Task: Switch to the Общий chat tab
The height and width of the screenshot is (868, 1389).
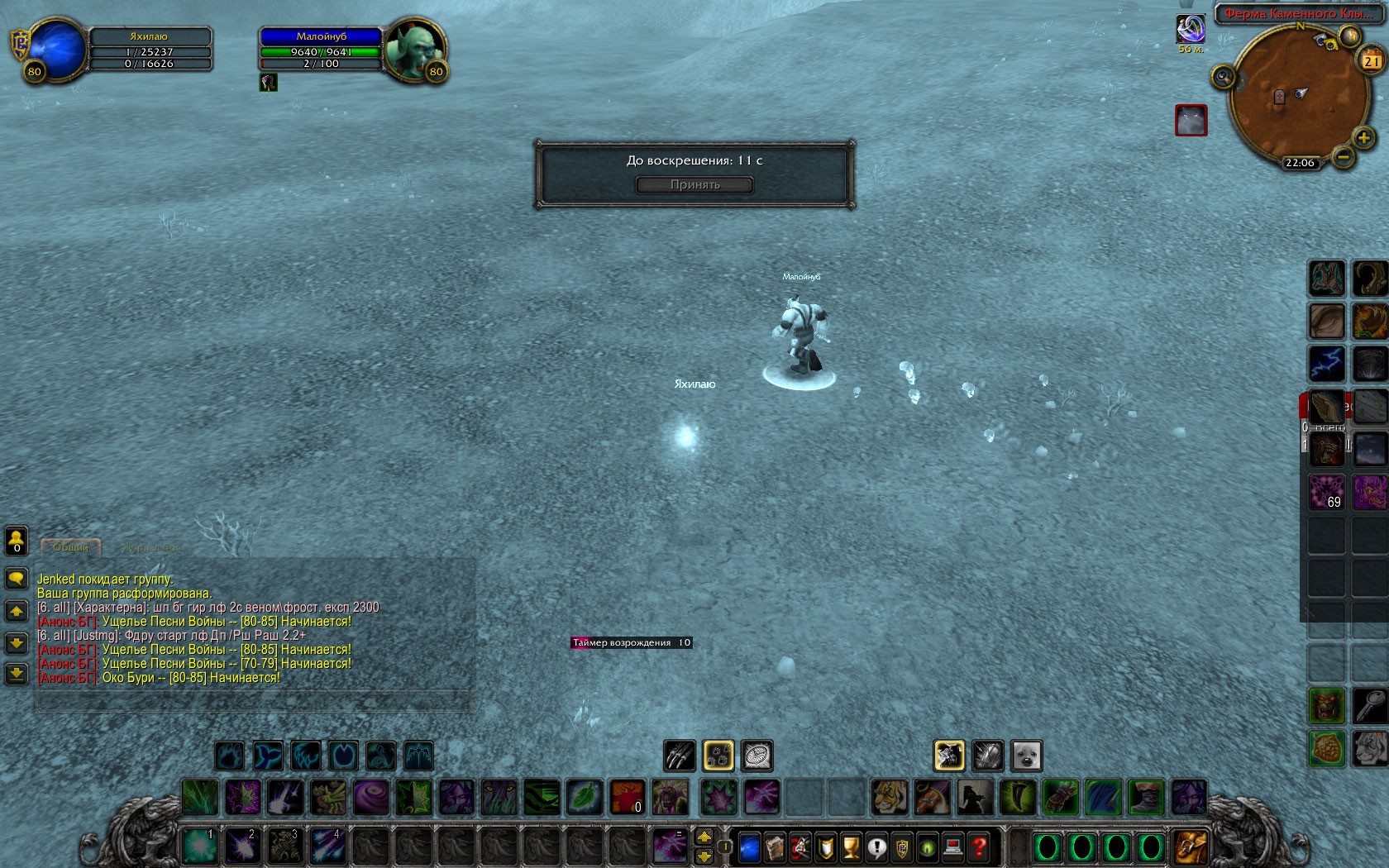Action: [70, 547]
